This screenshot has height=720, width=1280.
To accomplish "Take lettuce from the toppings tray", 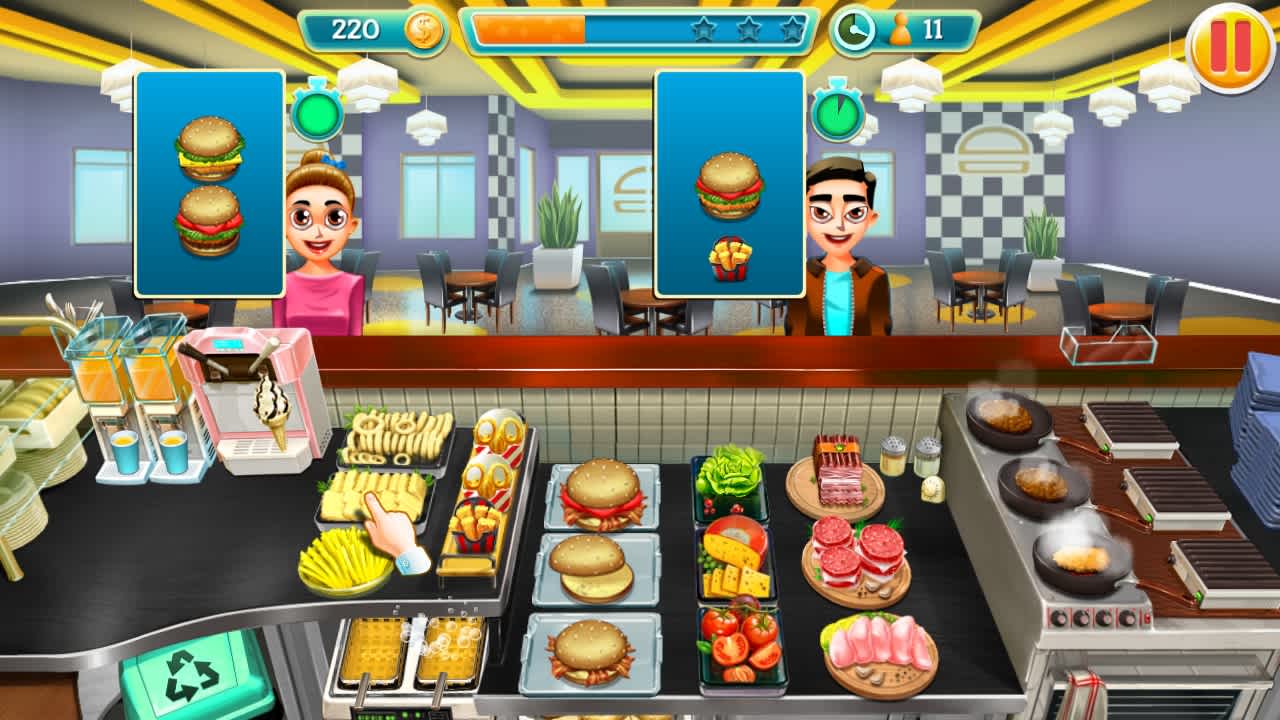I will point(735,480).
